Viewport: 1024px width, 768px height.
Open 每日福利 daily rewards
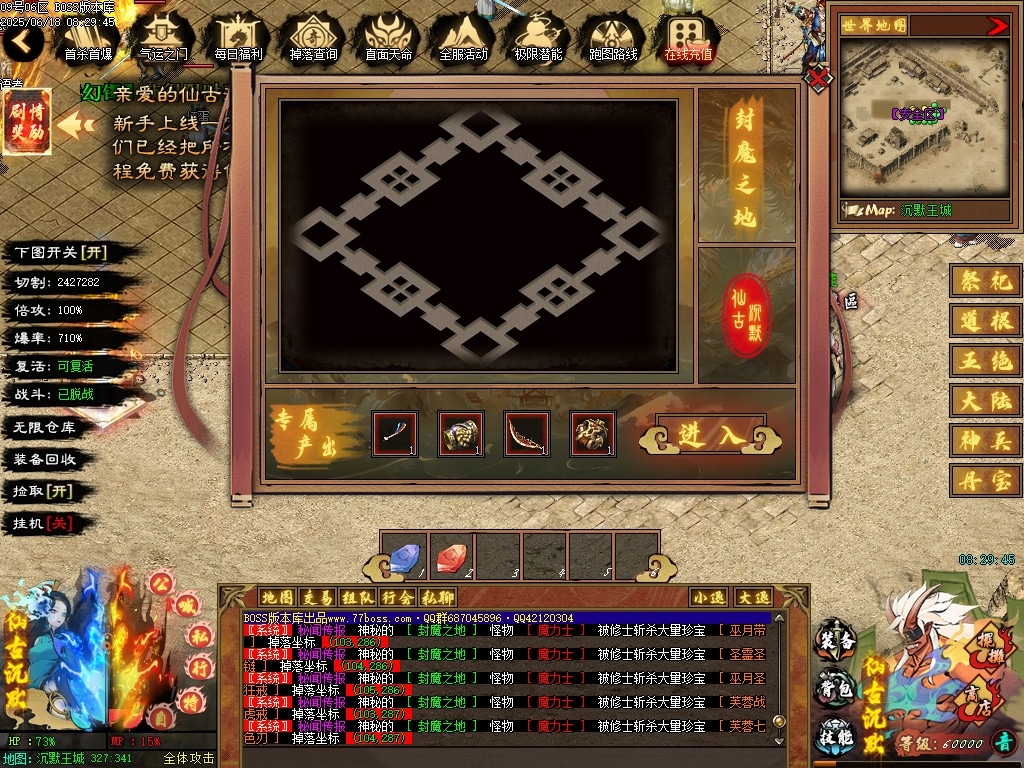tap(238, 38)
